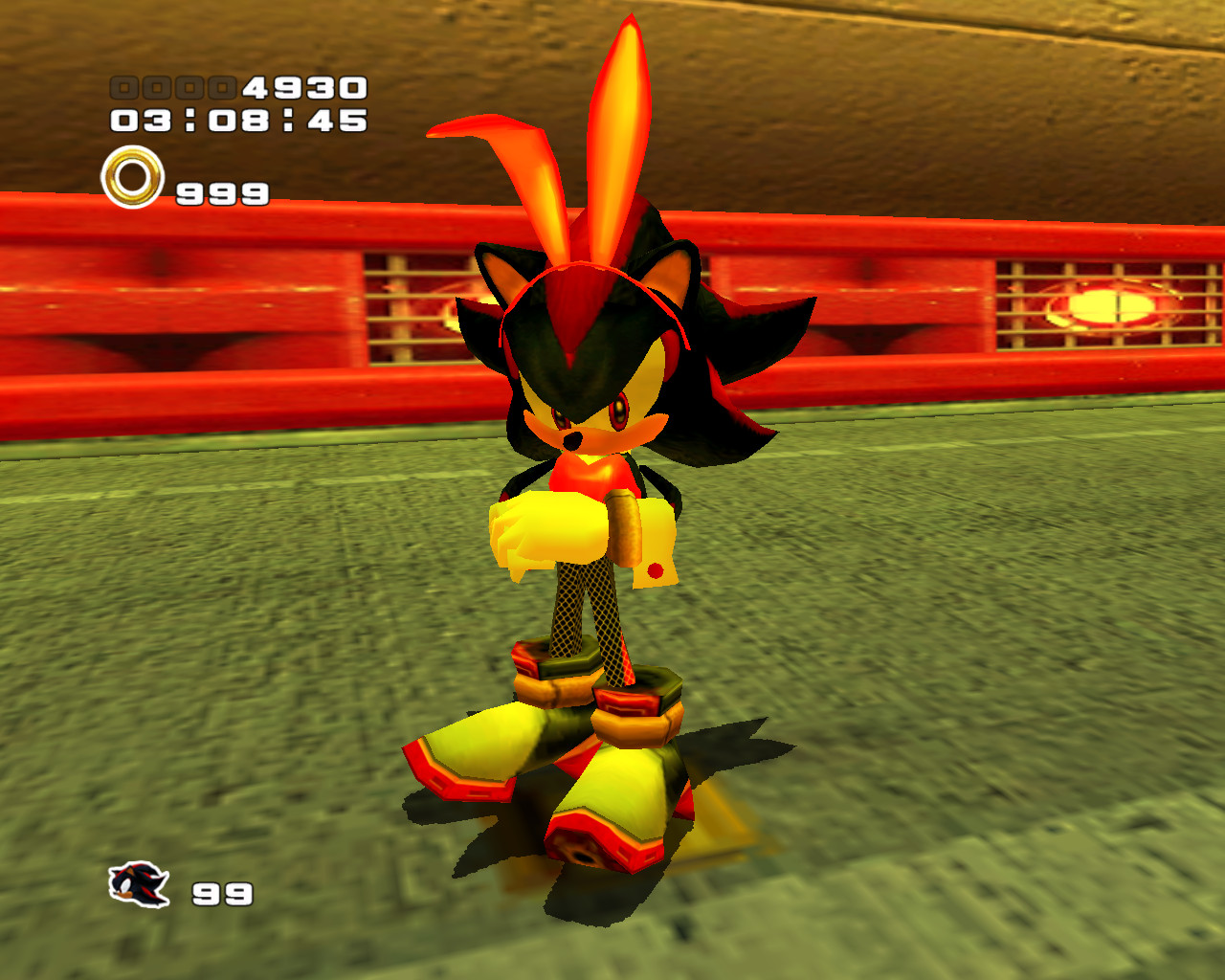Toggle the timer display visibility
Image resolution: width=1225 pixels, height=980 pixels.
pos(237,121)
